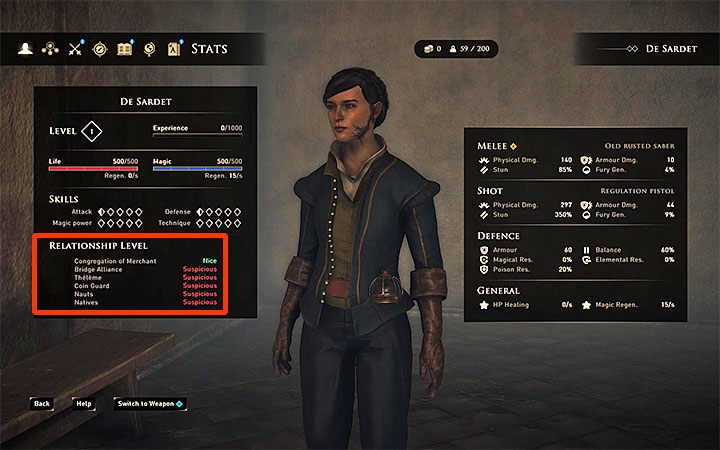Go back using the Back button
The image size is (720, 450).
pyautogui.click(x=41, y=404)
